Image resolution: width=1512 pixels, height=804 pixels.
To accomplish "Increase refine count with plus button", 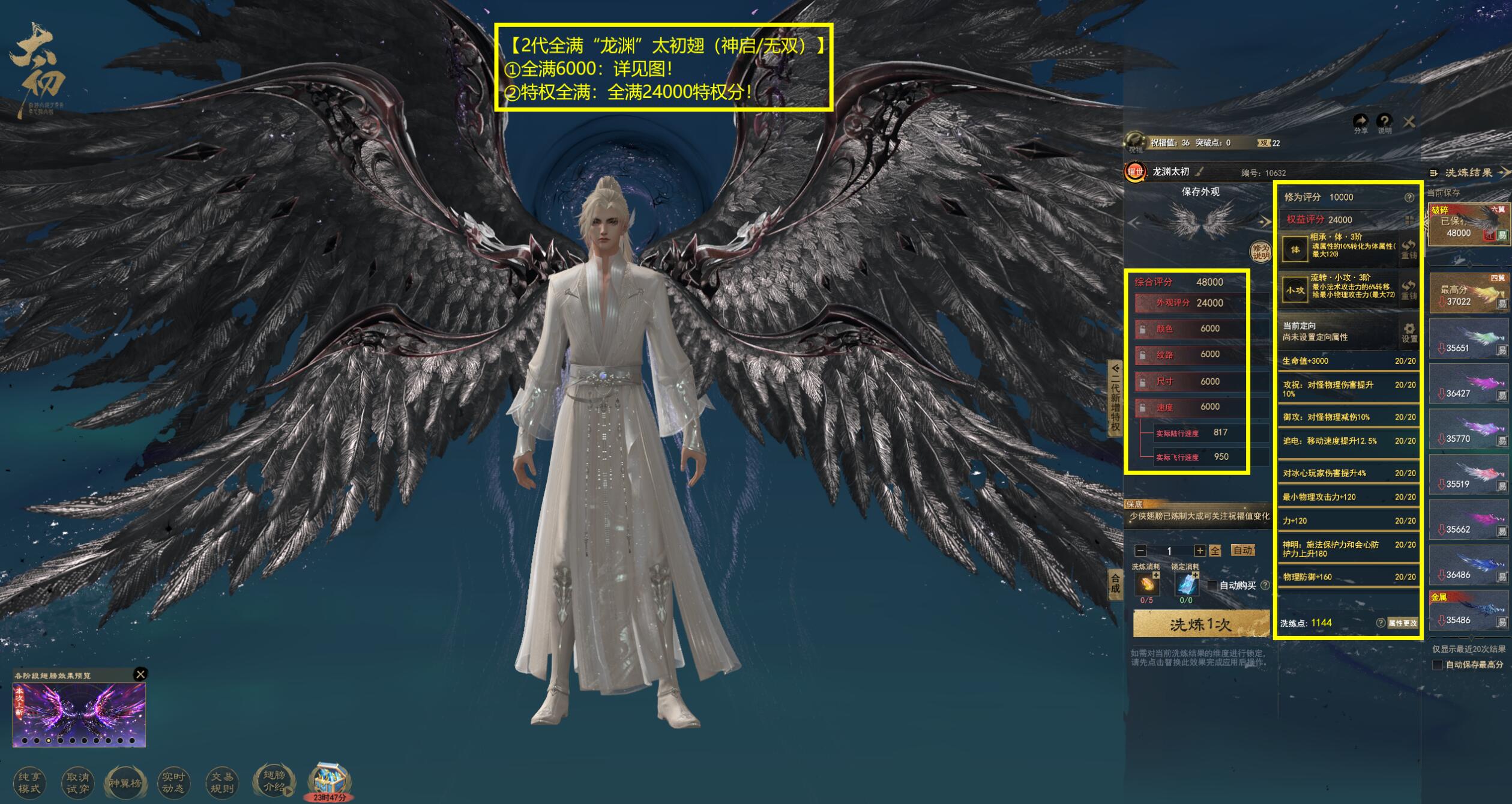I will [1199, 551].
